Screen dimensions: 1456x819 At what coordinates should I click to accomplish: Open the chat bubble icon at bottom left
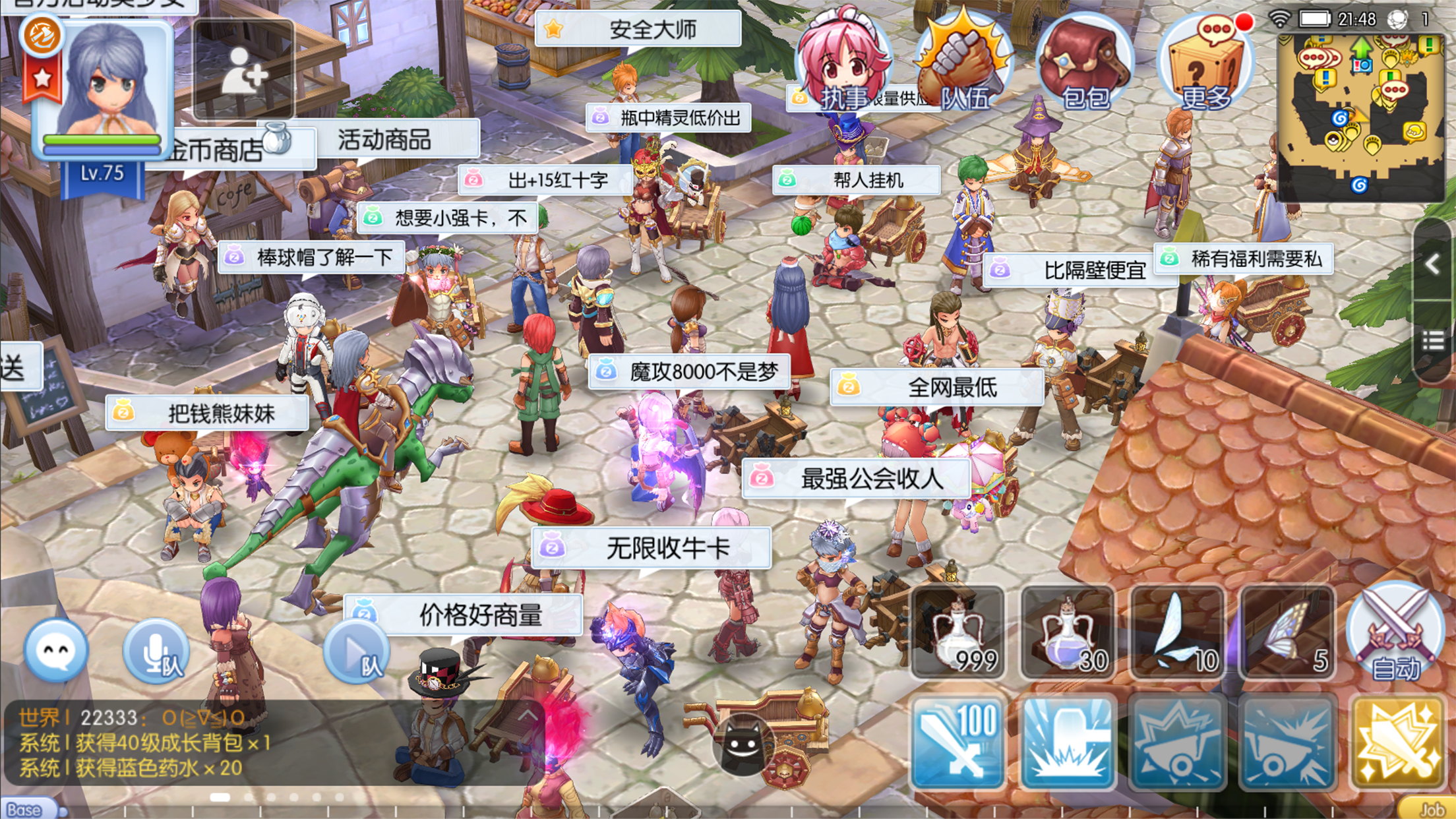[x=56, y=650]
